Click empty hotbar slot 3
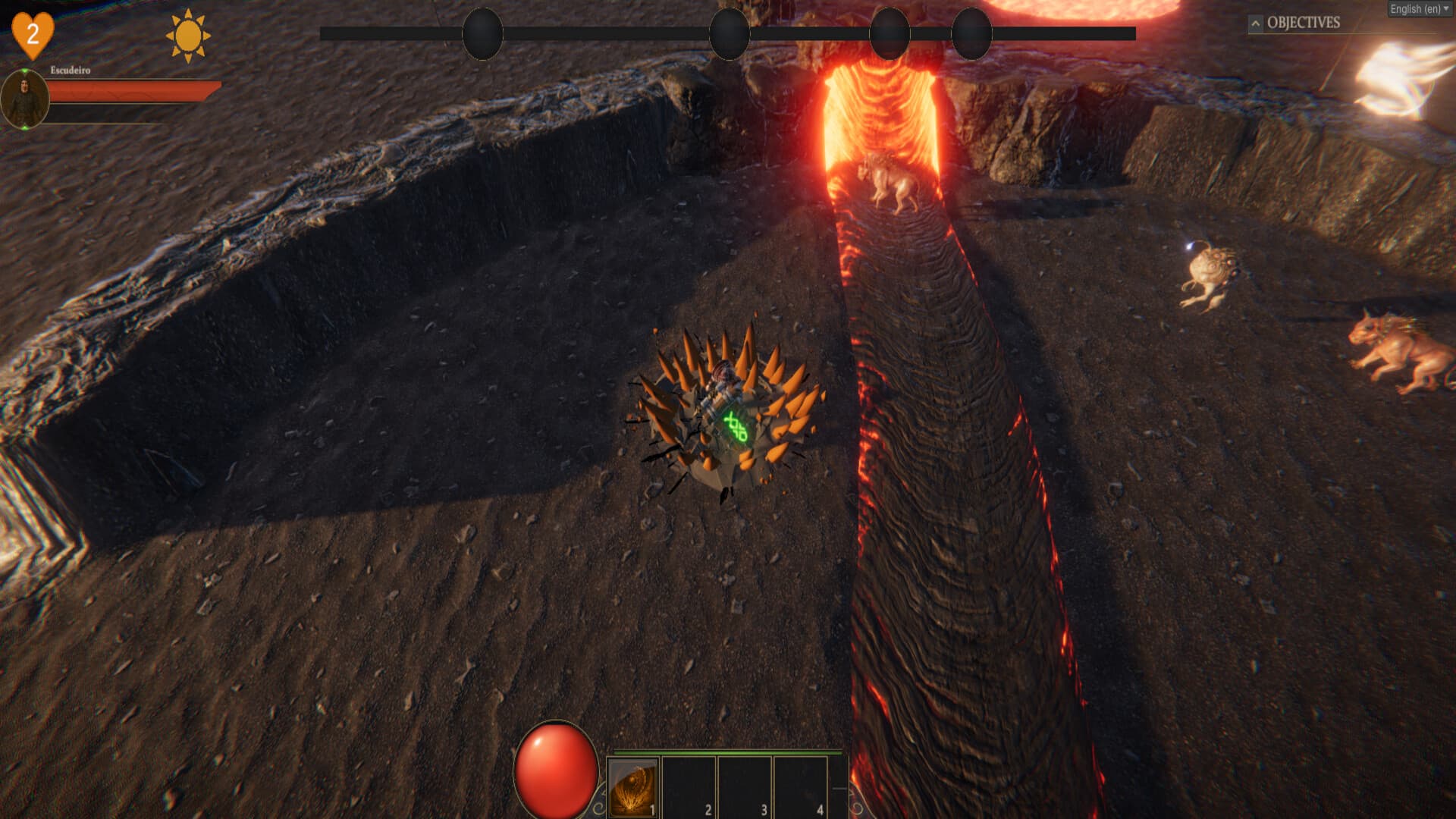Image resolution: width=1456 pixels, height=819 pixels. click(x=745, y=789)
